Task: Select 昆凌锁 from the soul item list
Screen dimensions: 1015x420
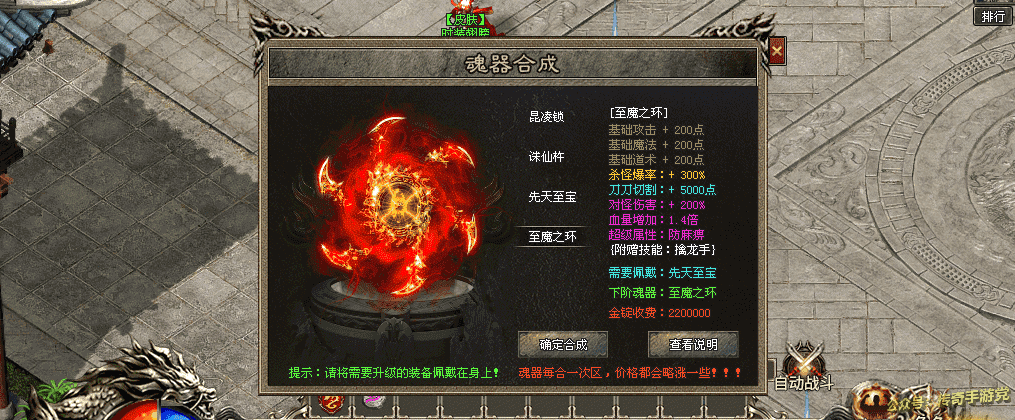Action: tap(547, 116)
